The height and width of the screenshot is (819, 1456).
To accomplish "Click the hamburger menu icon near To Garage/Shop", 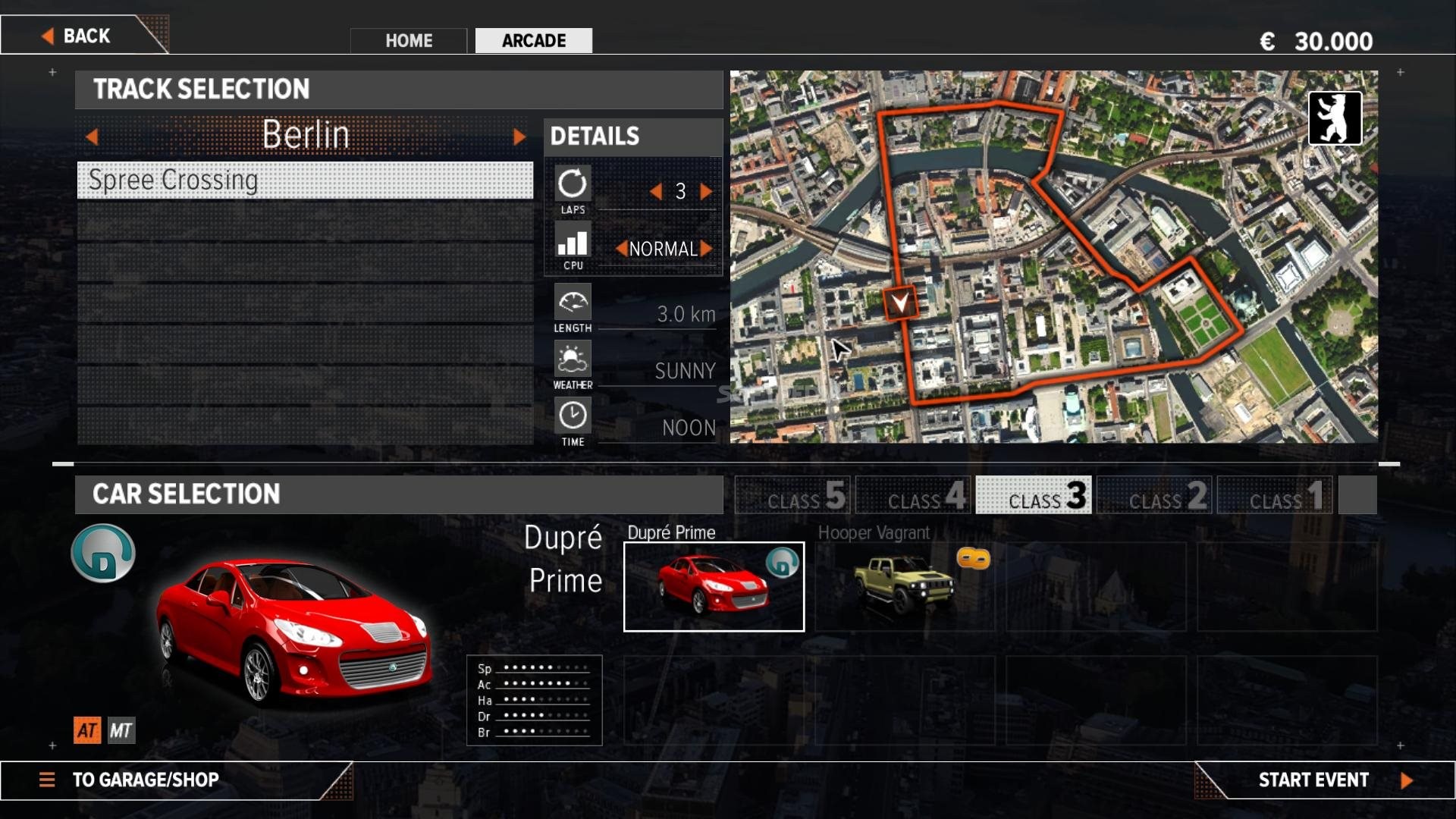I will [x=48, y=780].
